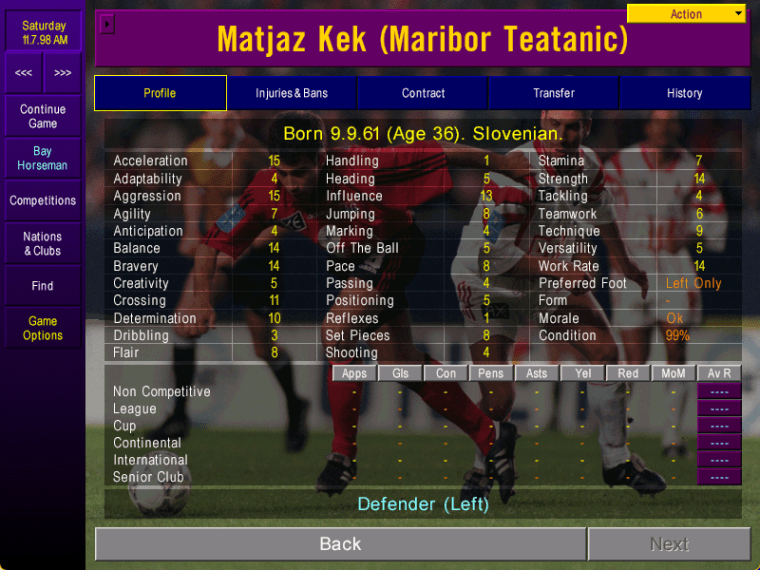
Task: Open Game Options
Action: (x=43, y=328)
